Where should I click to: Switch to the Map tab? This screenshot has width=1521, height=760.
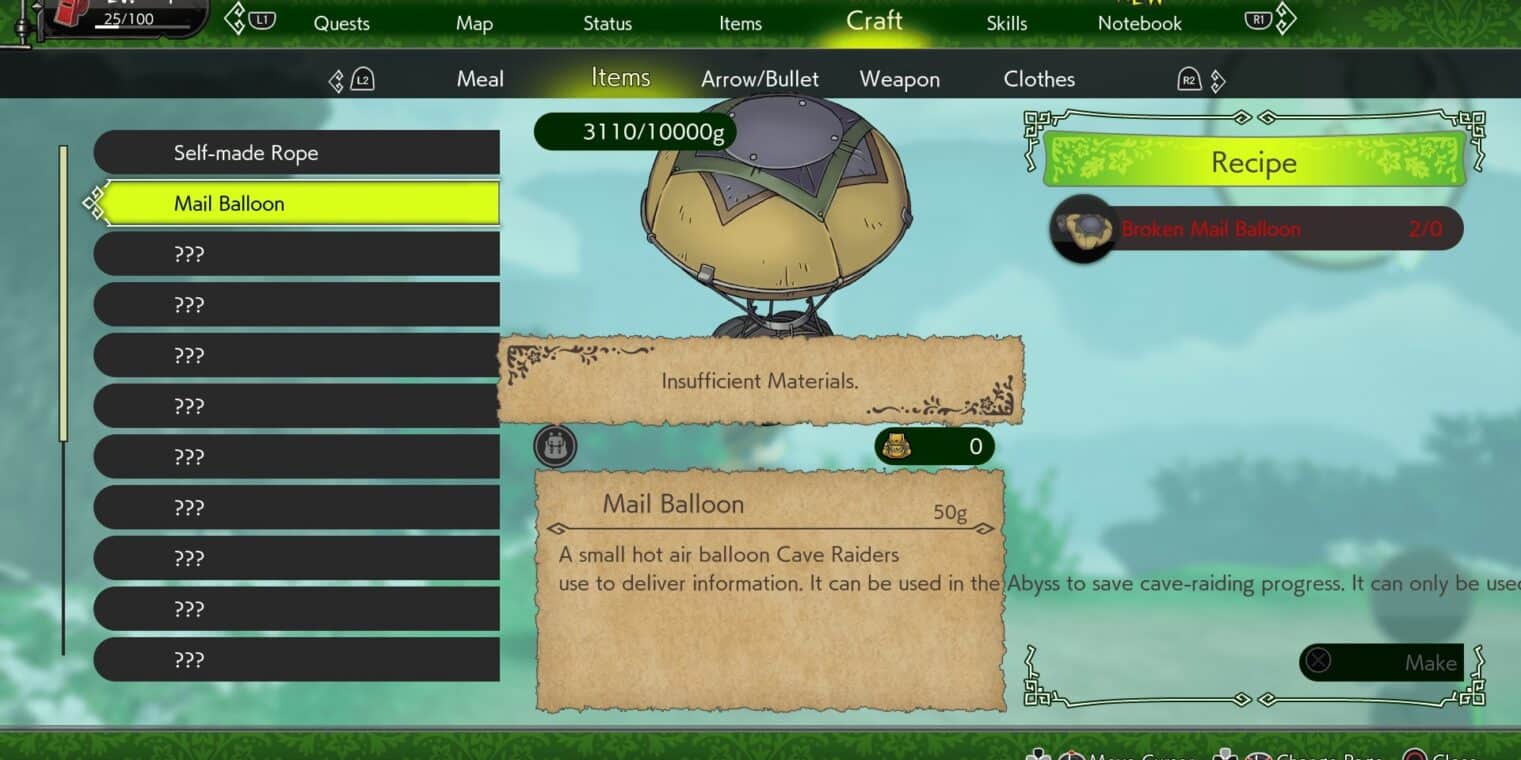click(x=474, y=23)
